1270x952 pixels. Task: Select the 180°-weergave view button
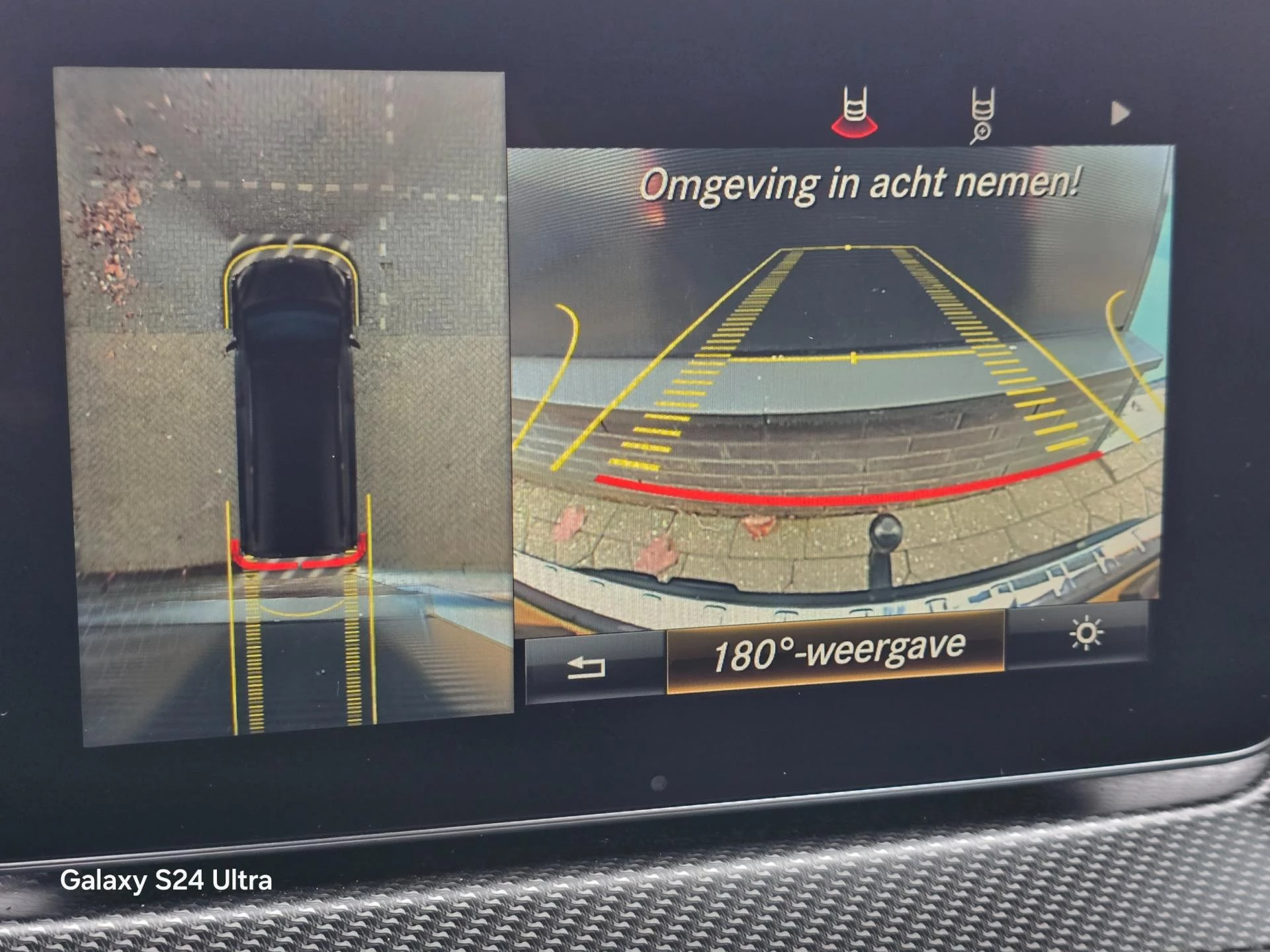coord(836,652)
